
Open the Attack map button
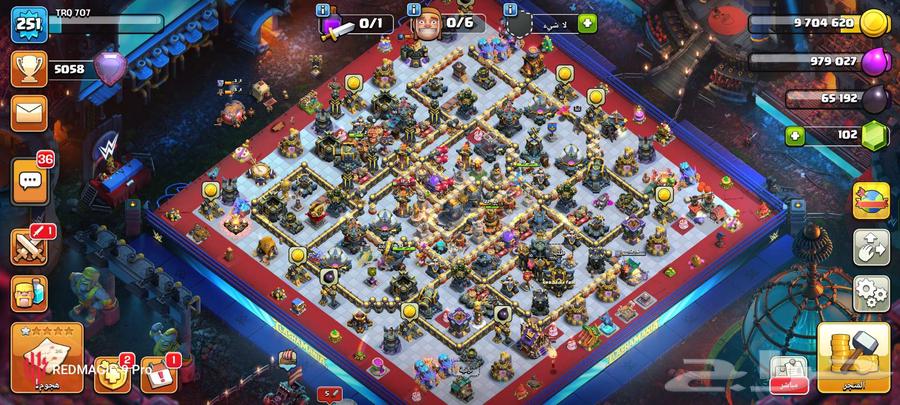47,356
